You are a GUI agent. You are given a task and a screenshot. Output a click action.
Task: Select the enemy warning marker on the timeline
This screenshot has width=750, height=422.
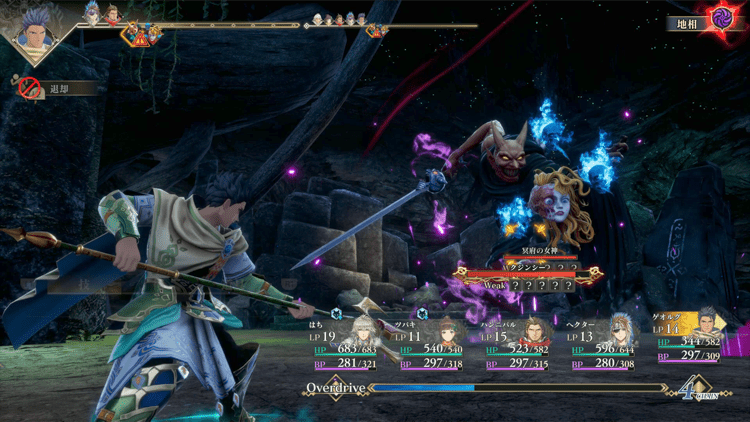[138, 35]
